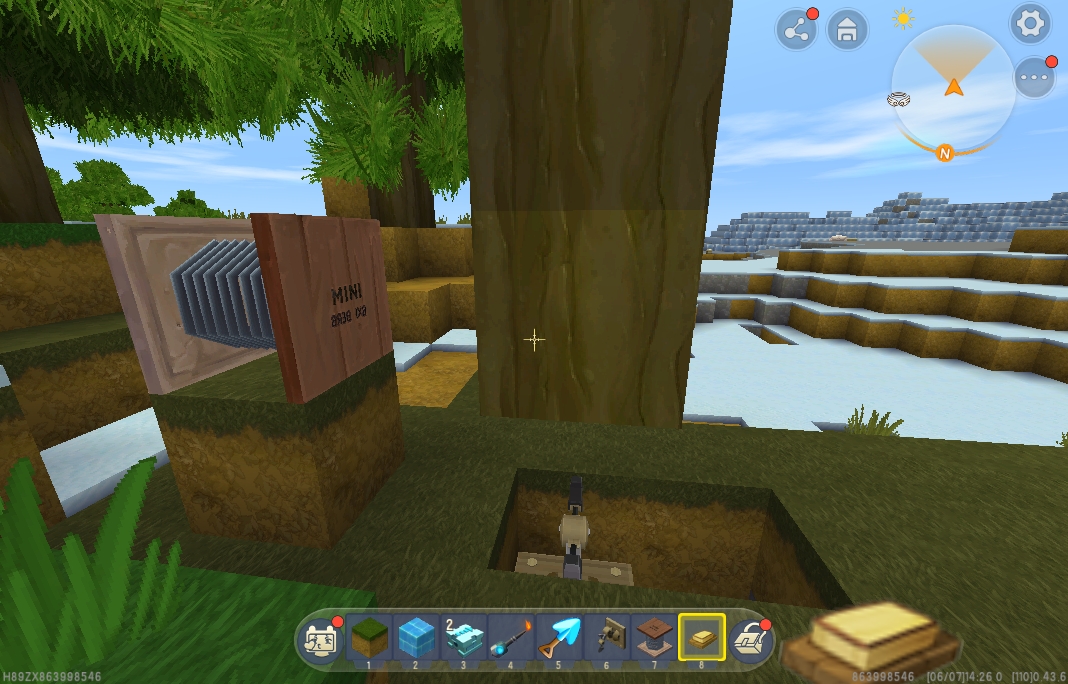This screenshot has height=684, width=1068.
Task: Expand the three-dots more options button
Action: tap(1034, 77)
